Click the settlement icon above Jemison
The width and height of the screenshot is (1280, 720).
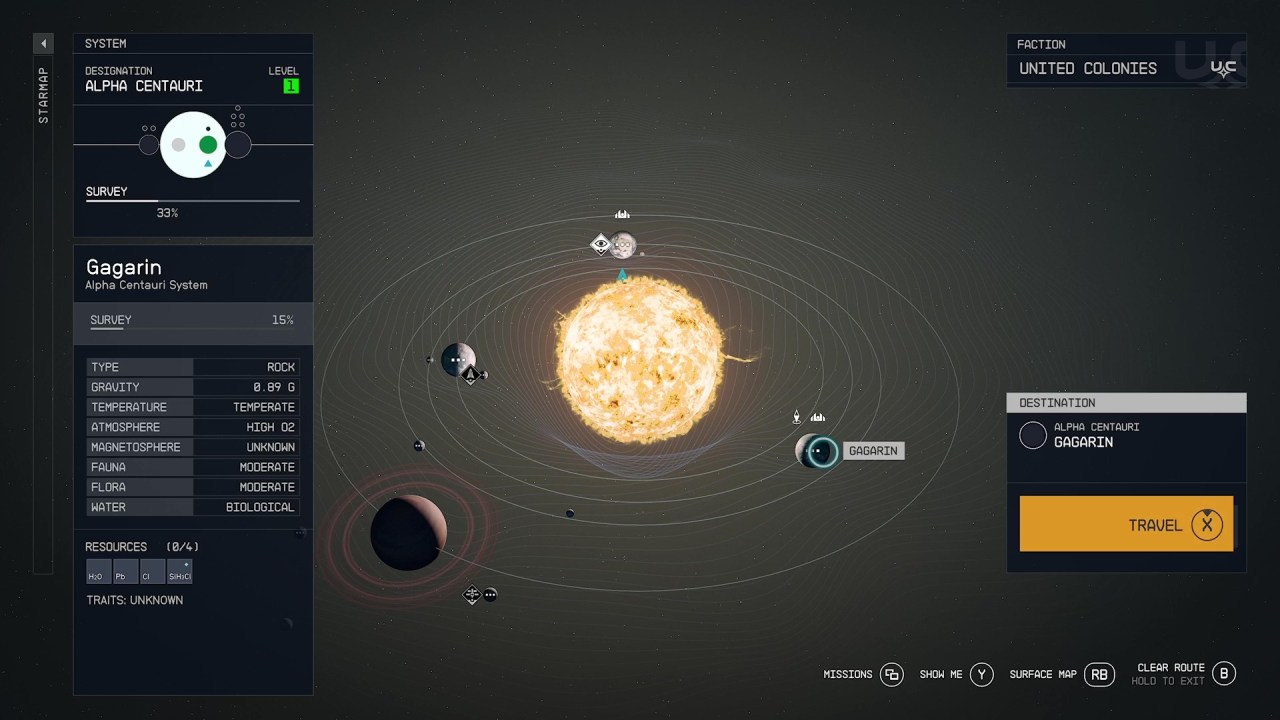[622, 213]
